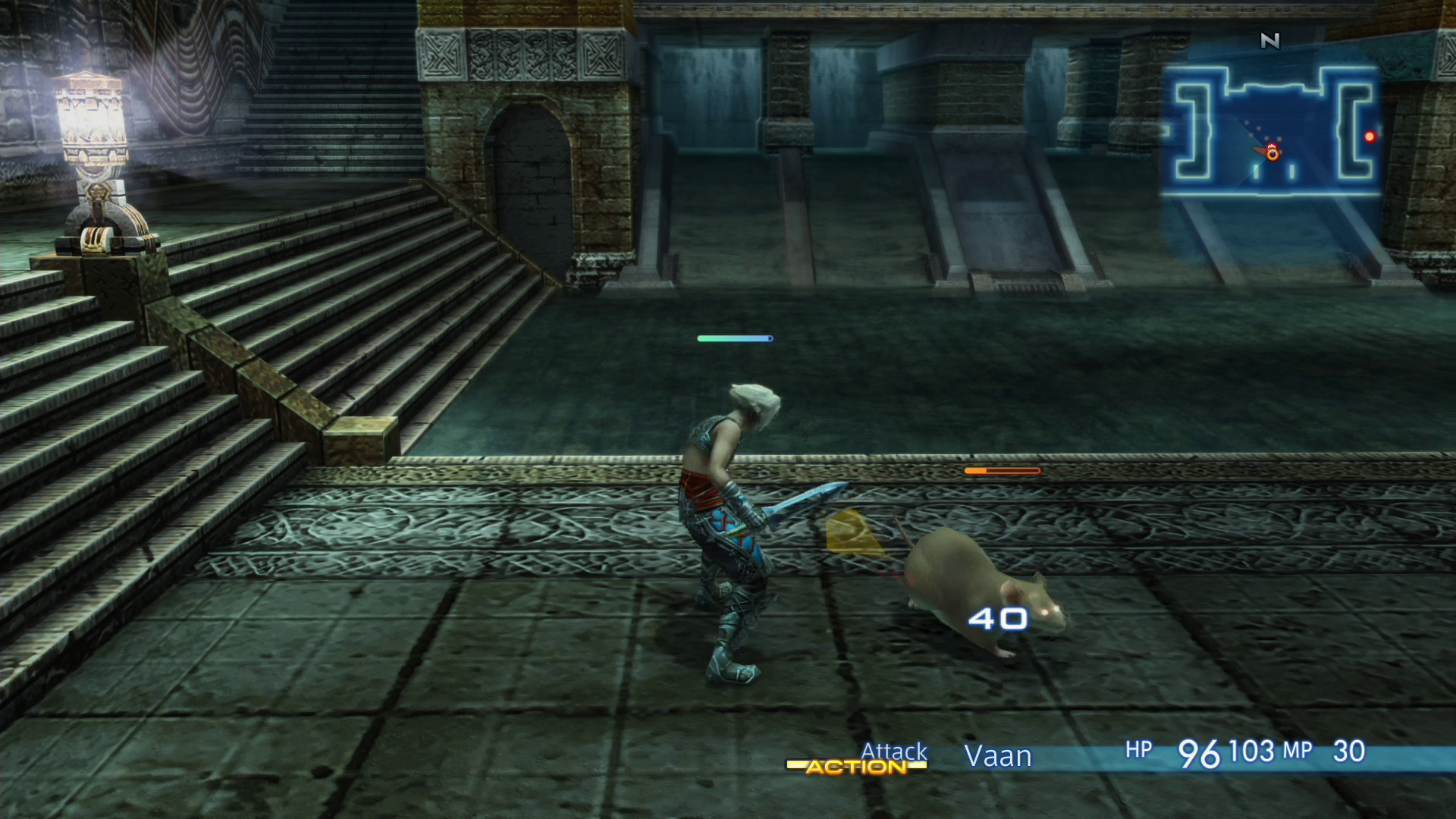Toggle the orange enemy health bar
This screenshot has height=819, width=1456.
click(x=1000, y=470)
